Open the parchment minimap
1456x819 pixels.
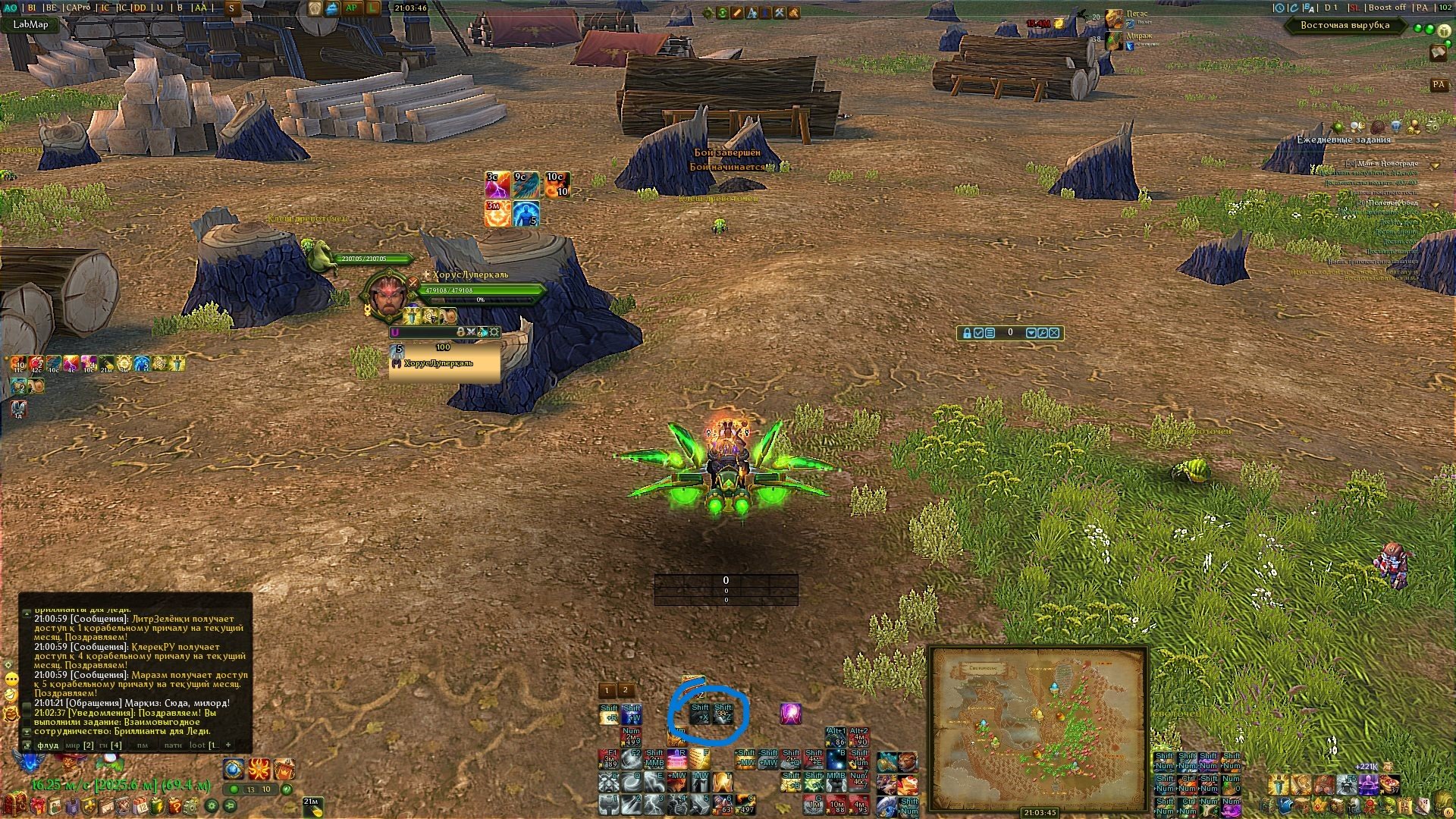[x=1038, y=728]
